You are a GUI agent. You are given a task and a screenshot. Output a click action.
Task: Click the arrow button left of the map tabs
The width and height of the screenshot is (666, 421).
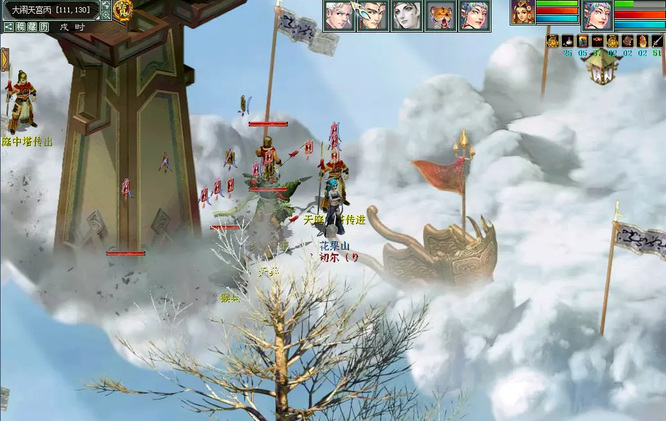[7, 27]
